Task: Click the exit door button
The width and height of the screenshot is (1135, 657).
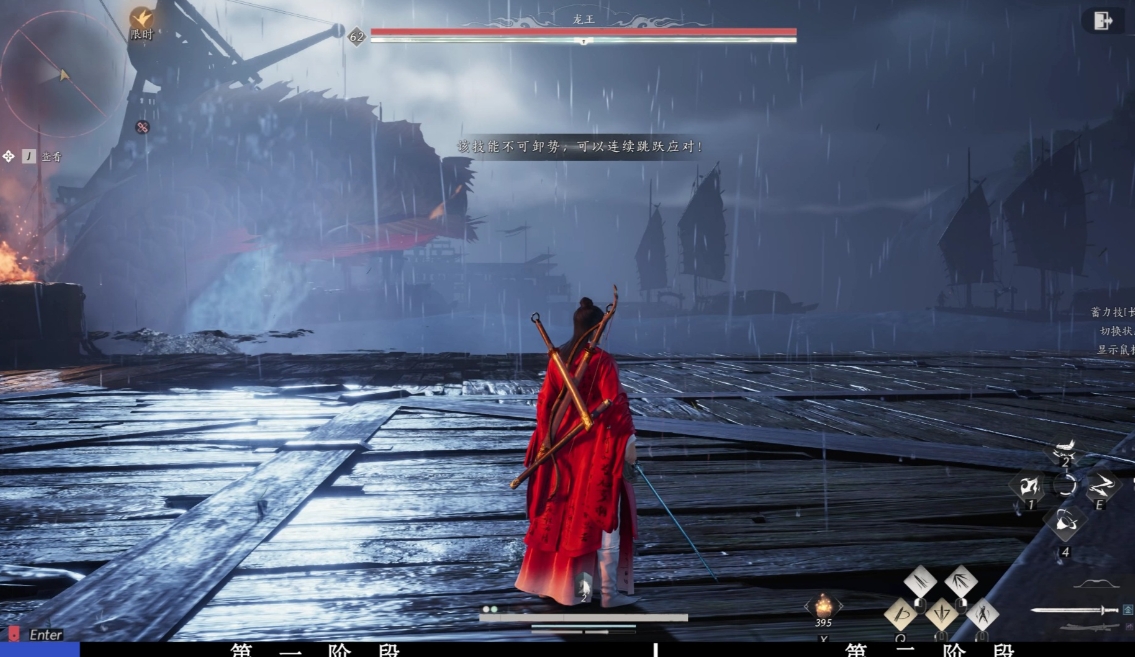Action: [1103, 21]
